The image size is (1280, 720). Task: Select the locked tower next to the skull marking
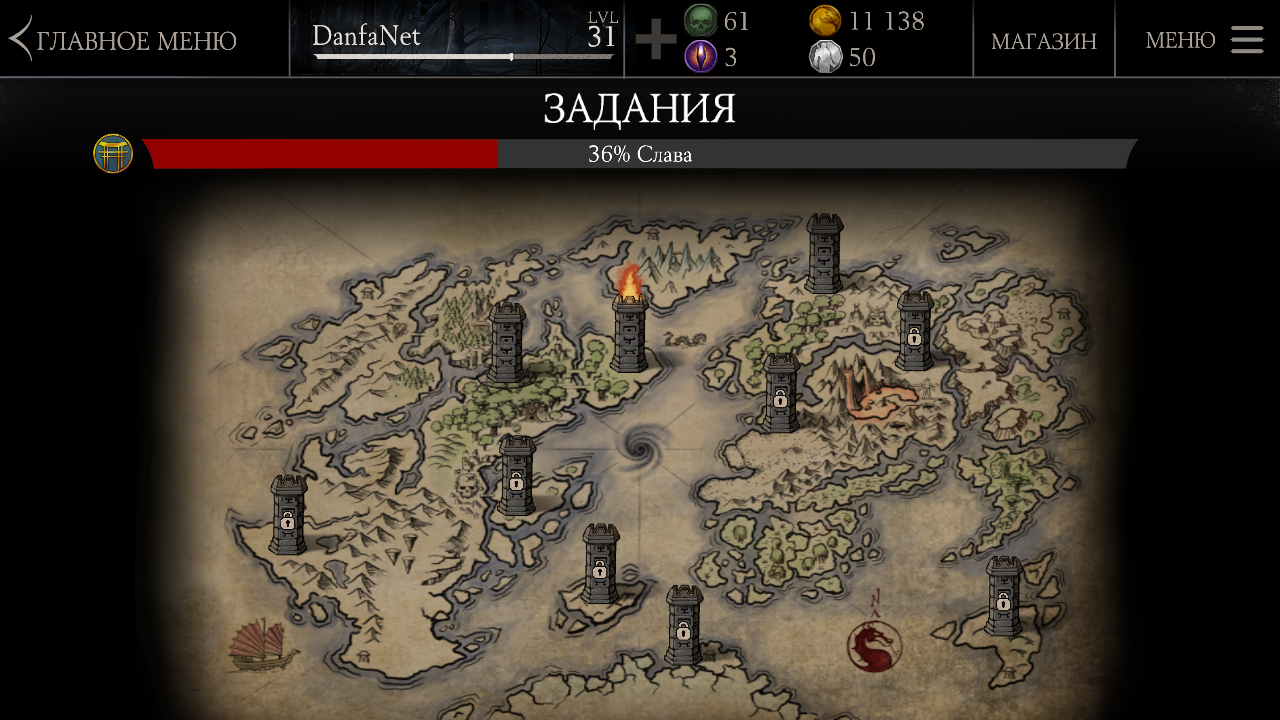517,476
